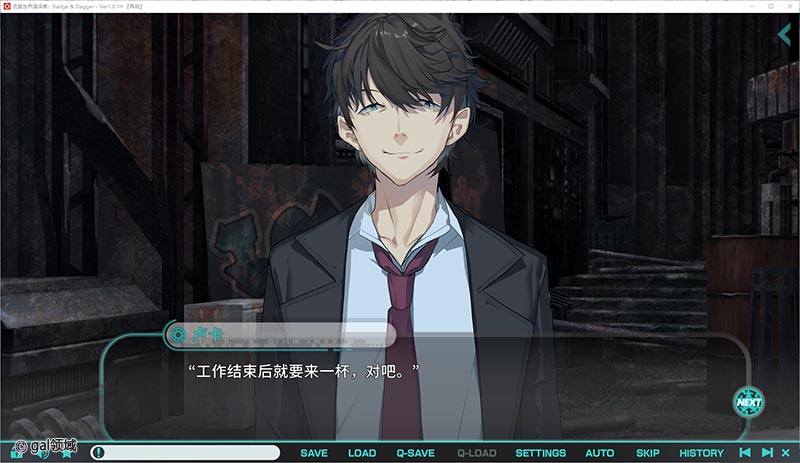800x463 pixels.
Task: Toggle AUTO text advance
Action: click(x=600, y=453)
